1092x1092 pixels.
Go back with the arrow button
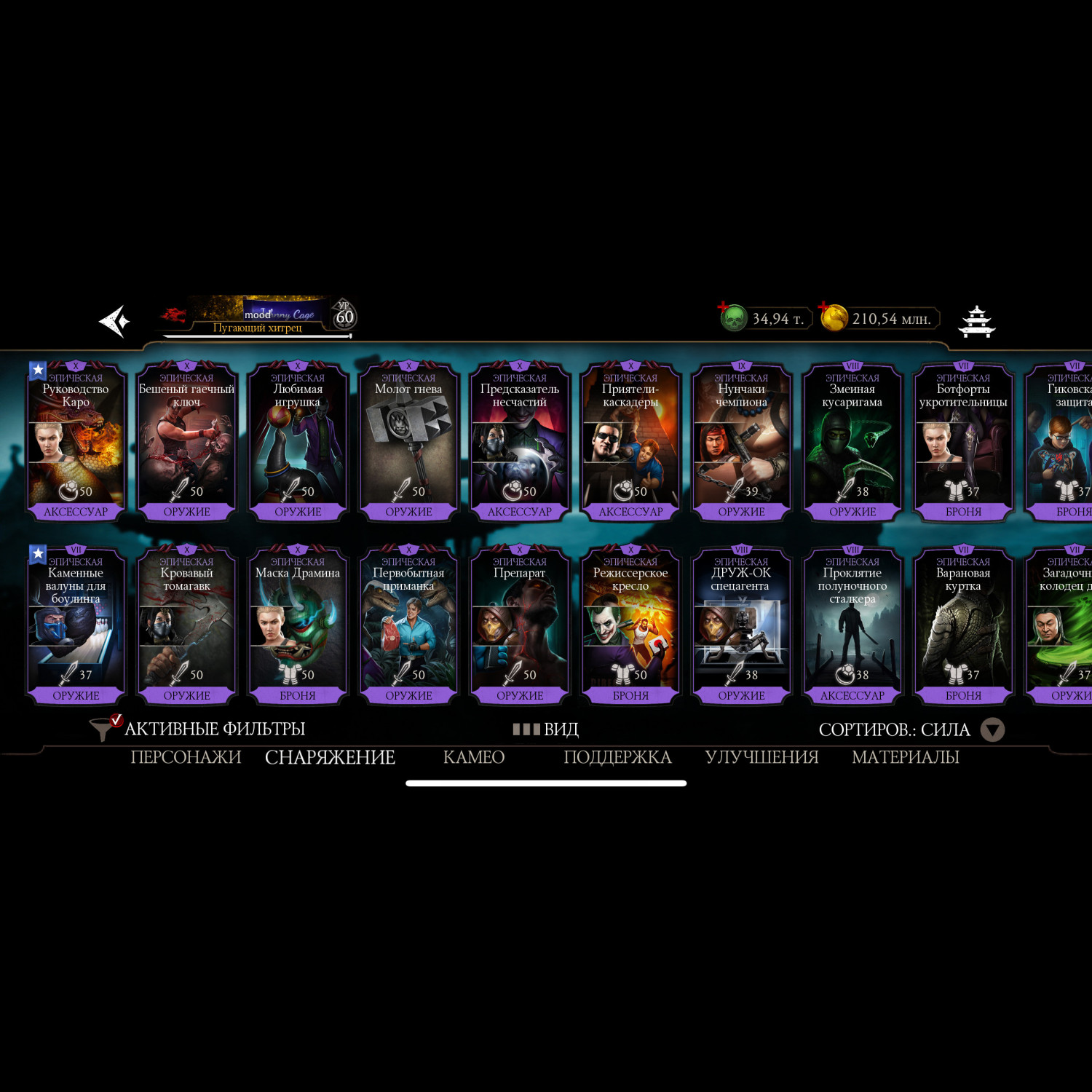click(x=114, y=321)
